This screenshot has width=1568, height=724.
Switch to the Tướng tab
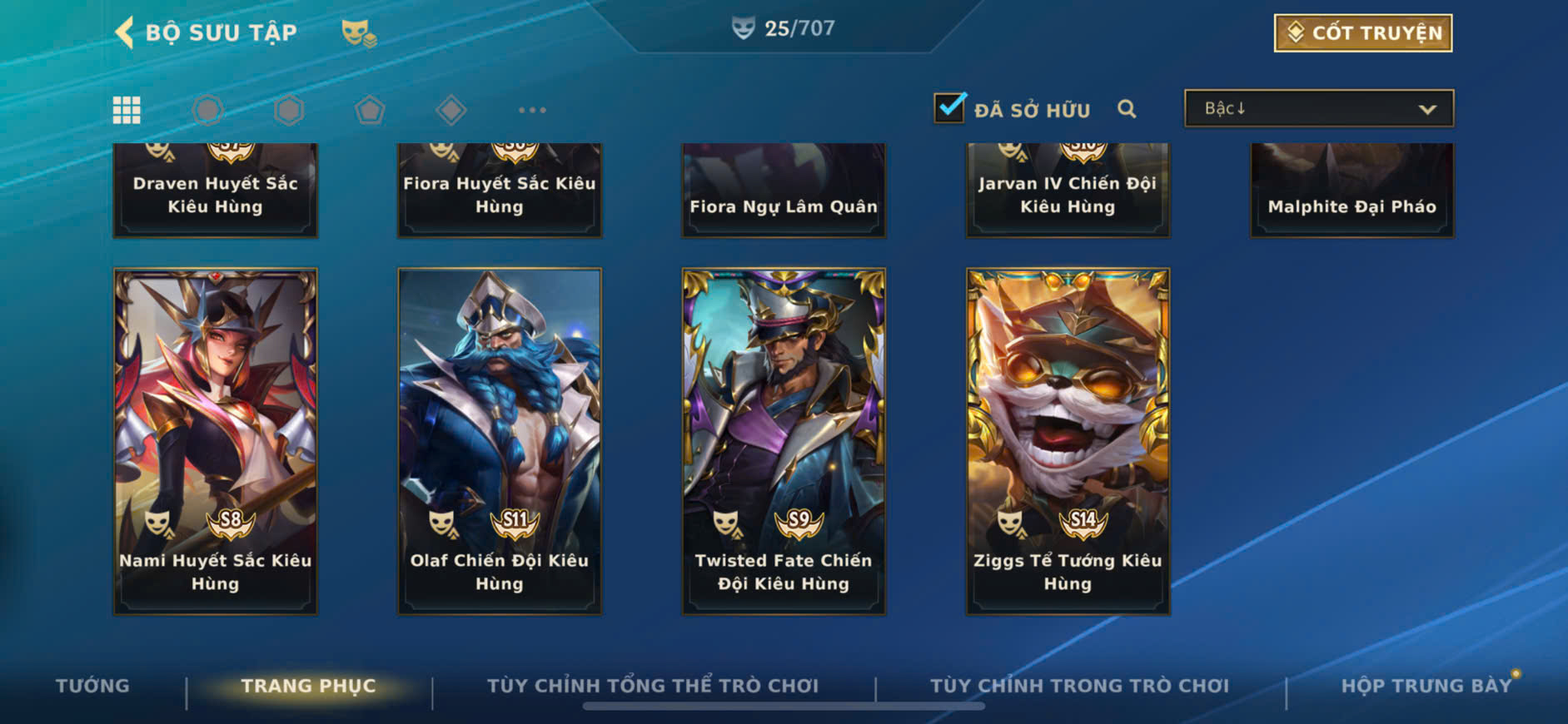(x=92, y=686)
